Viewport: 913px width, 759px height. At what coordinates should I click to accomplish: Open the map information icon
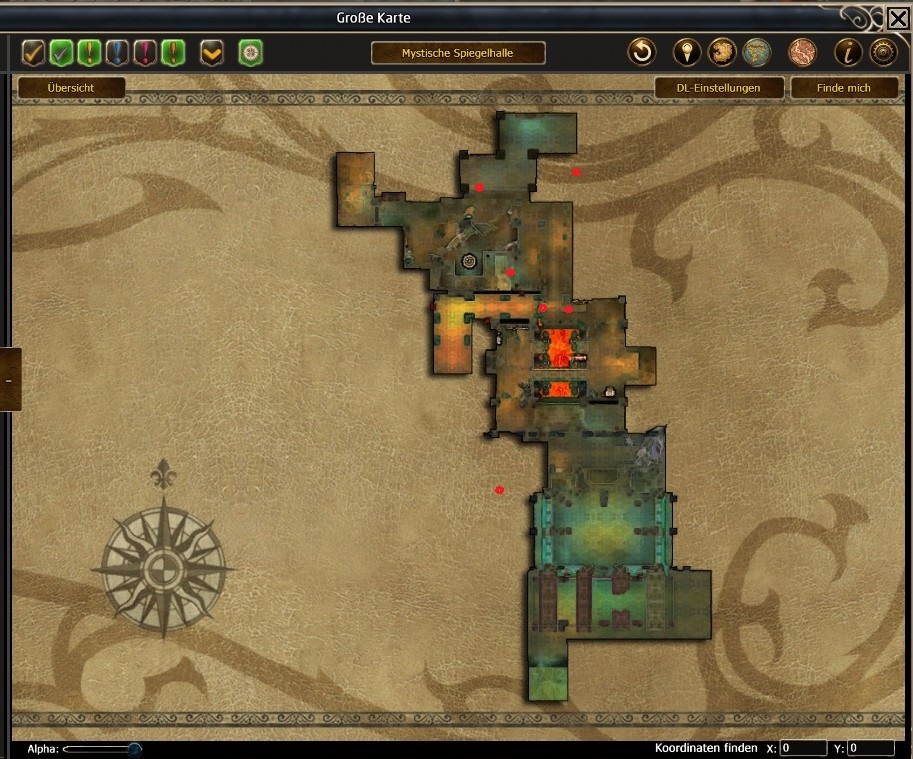tap(848, 52)
